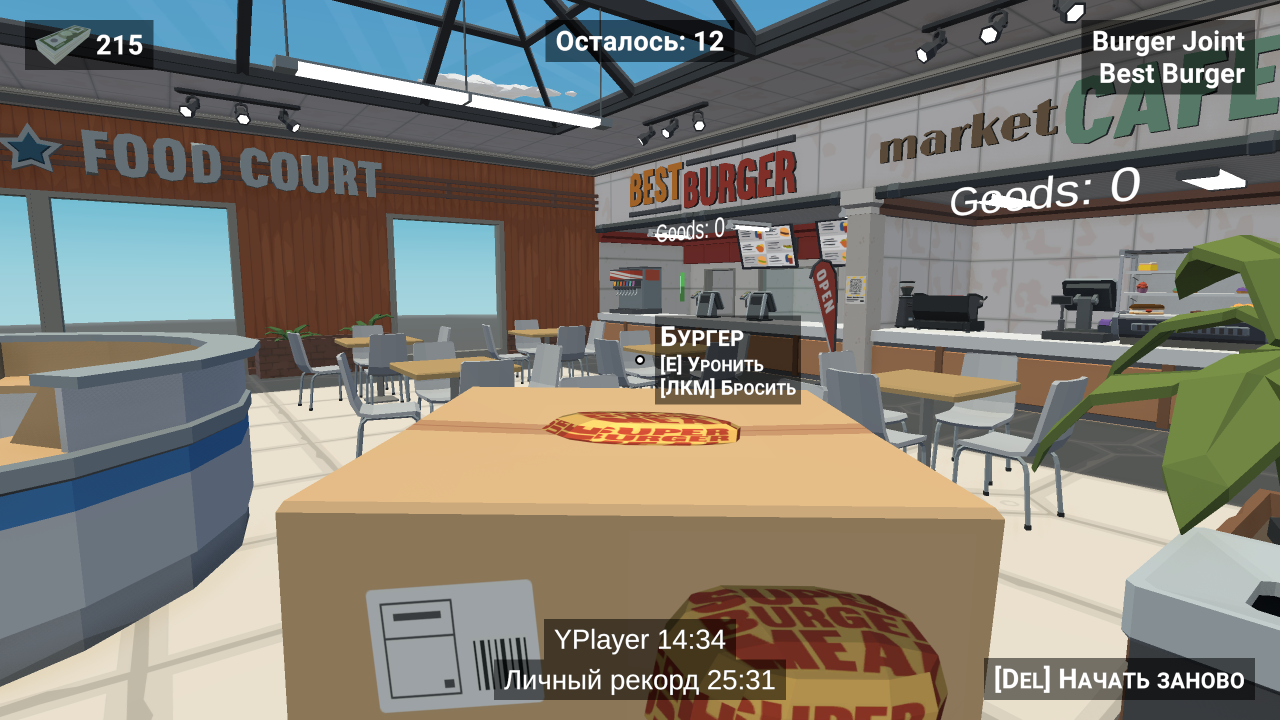Screen dimensions: 1280x720
Task: Select the Burger Joint Best Burger title
Action: (1168, 57)
